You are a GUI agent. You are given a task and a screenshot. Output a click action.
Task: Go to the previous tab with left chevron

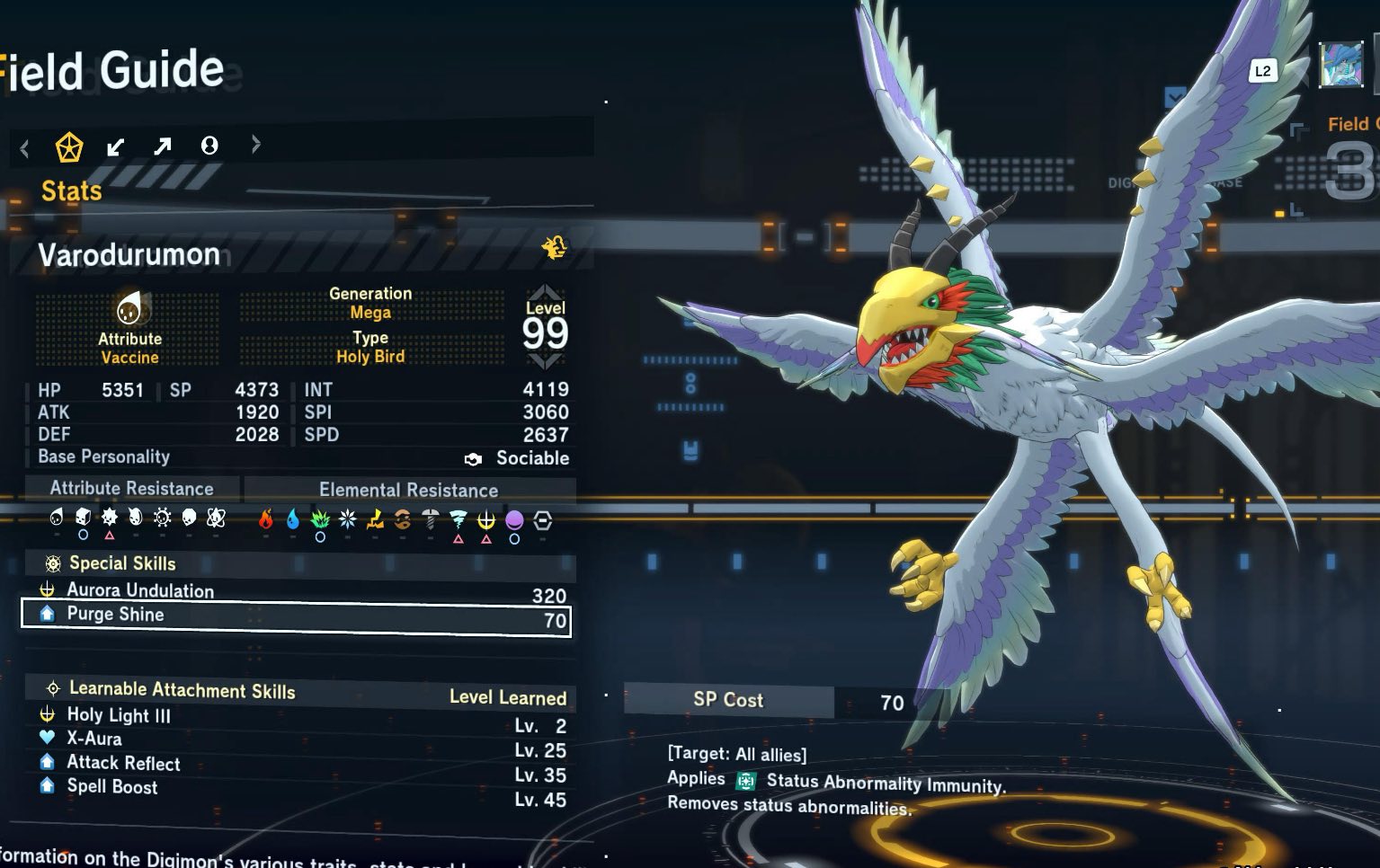25,146
